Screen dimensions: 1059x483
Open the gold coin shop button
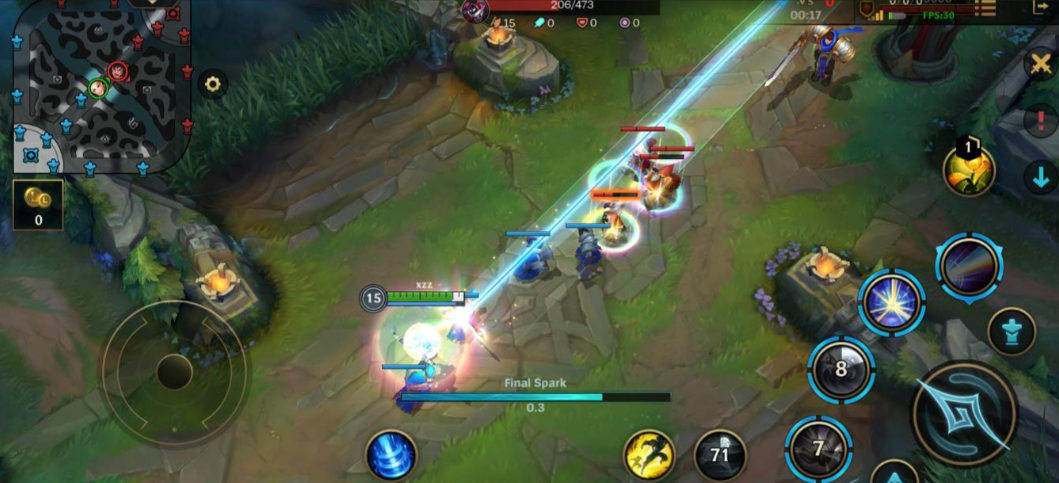(x=38, y=204)
